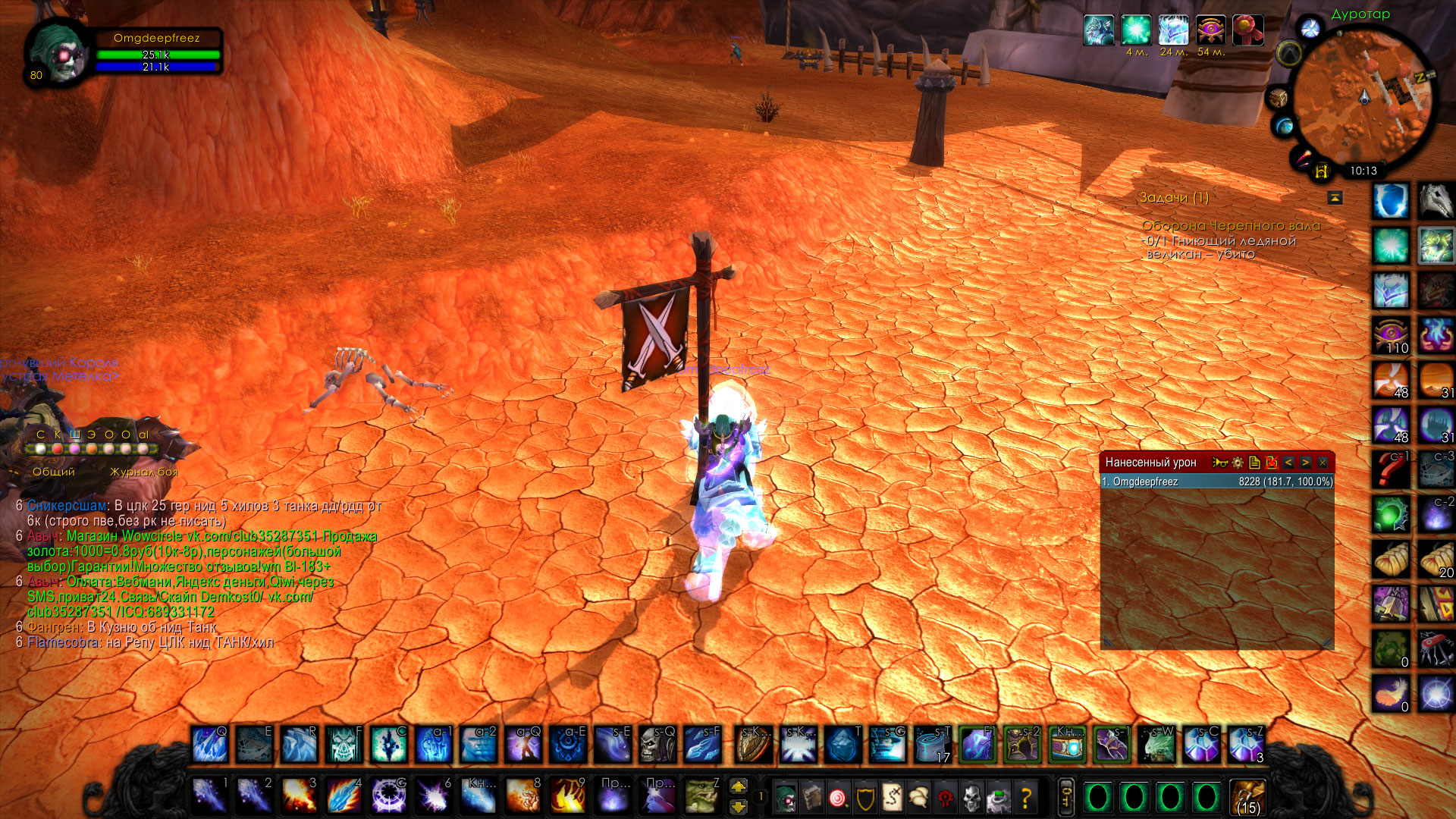Viewport: 1456px width, 819px height.
Task: Switch to the Общий chat tab
Action: [54, 472]
